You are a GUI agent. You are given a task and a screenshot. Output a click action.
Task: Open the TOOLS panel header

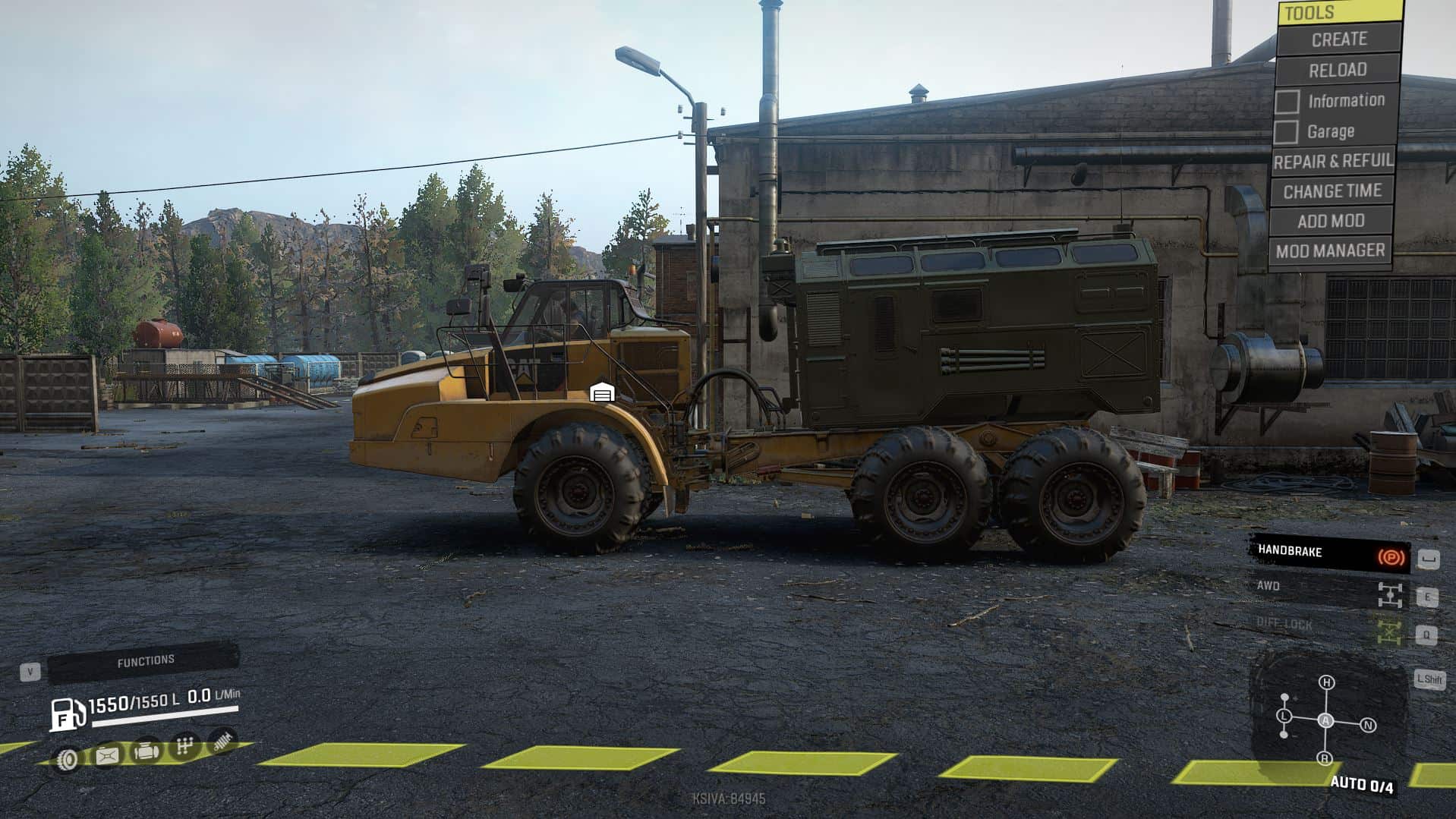1340,12
